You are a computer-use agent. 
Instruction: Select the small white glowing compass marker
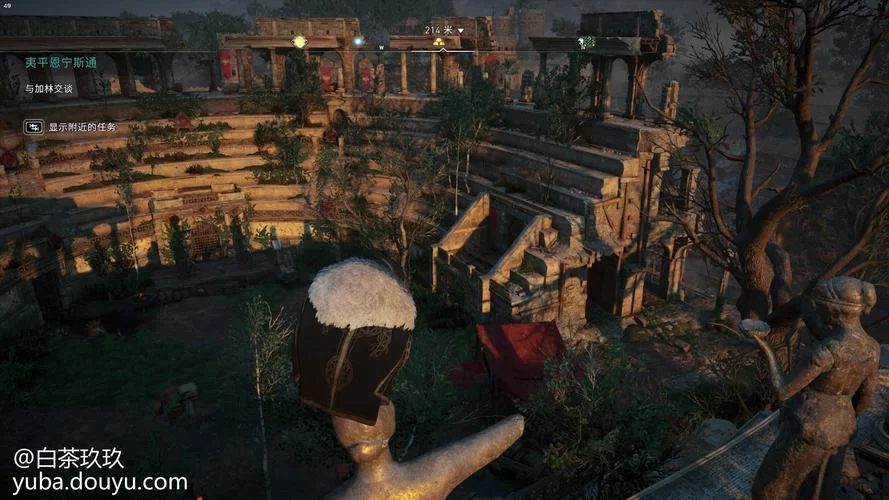(x=358, y=41)
